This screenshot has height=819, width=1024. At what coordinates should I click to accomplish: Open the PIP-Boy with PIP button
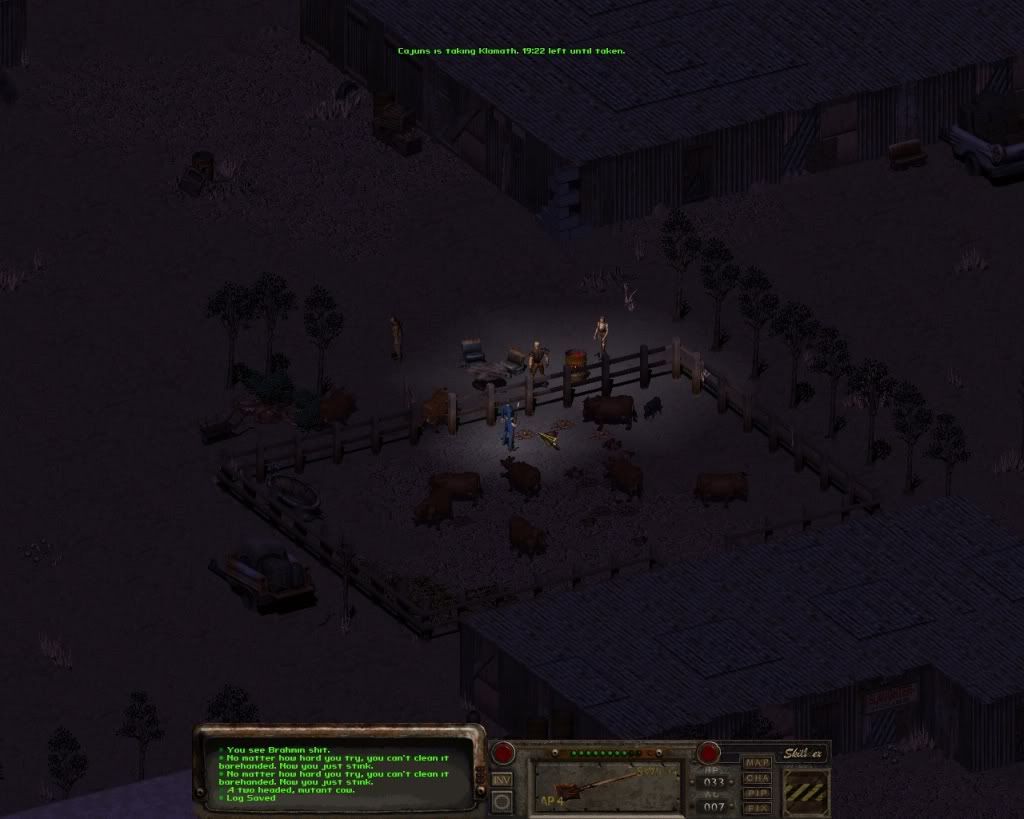(757, 792)
